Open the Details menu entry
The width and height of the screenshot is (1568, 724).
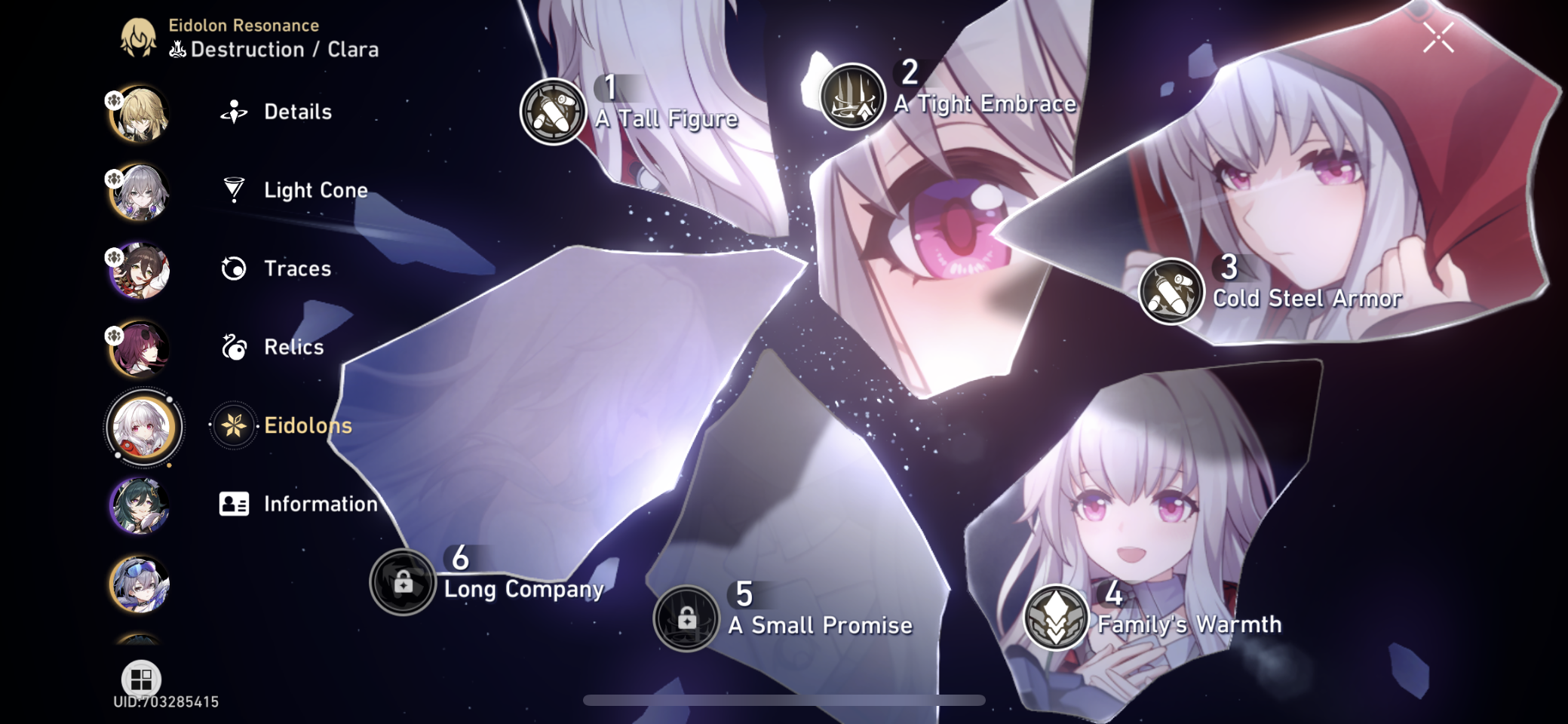pos(297,112)
